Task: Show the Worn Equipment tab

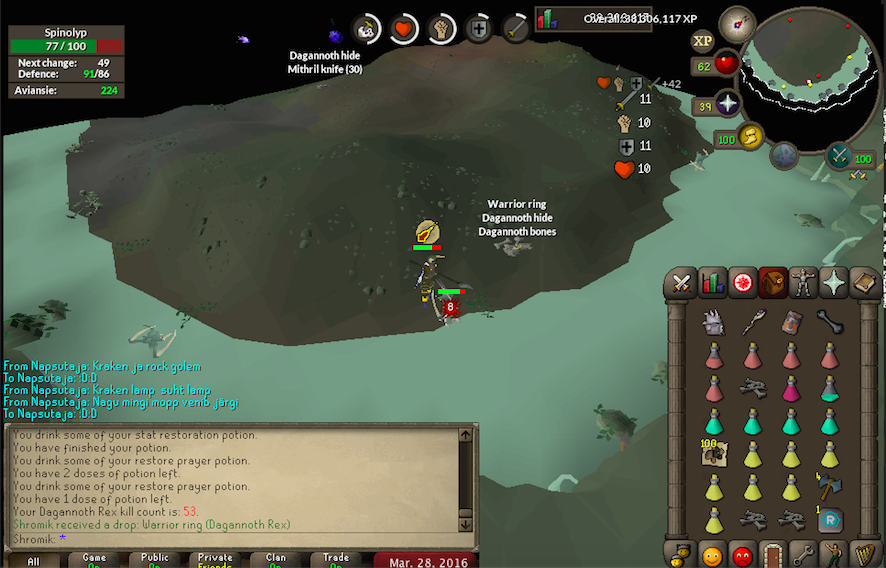Action: [803, 284]
